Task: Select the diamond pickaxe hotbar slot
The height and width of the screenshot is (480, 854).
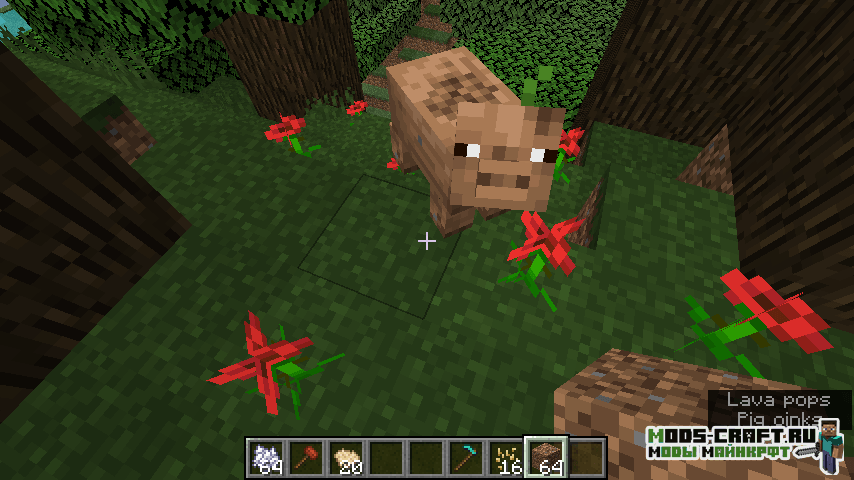Action: pos(467,456)
